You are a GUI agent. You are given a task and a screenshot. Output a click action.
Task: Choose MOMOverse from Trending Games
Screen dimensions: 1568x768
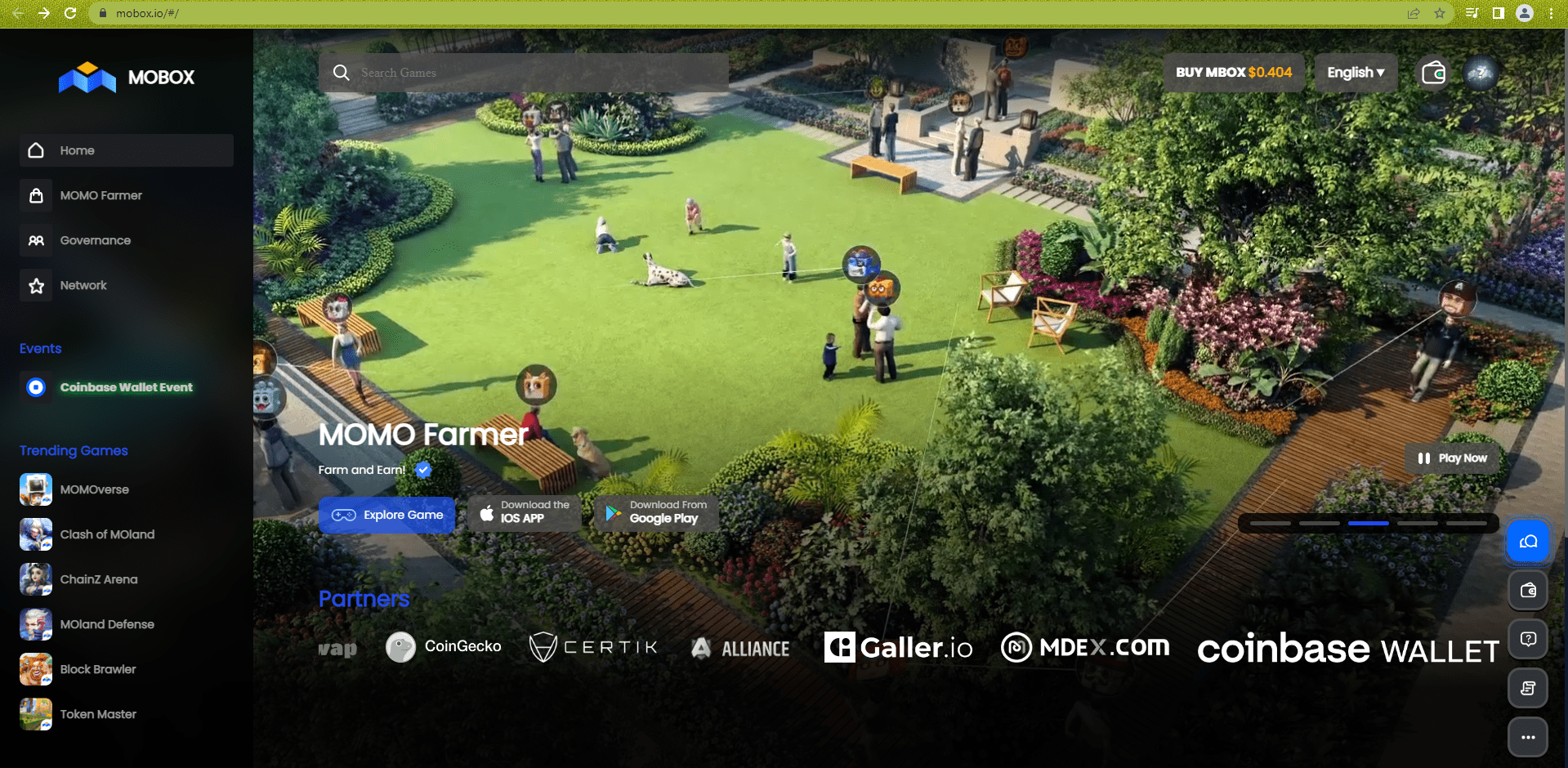[94, 489]
